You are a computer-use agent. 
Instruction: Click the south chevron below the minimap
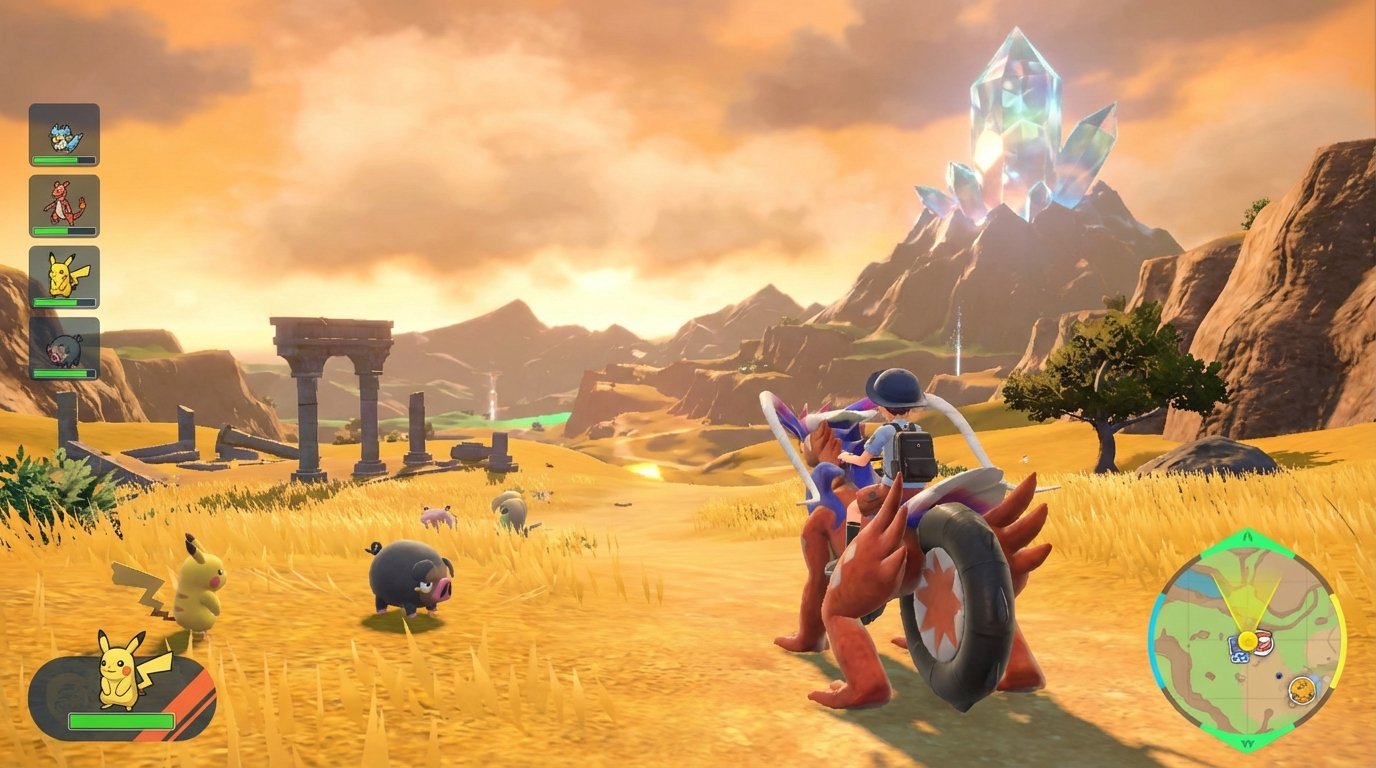[x=1249, y=745]
